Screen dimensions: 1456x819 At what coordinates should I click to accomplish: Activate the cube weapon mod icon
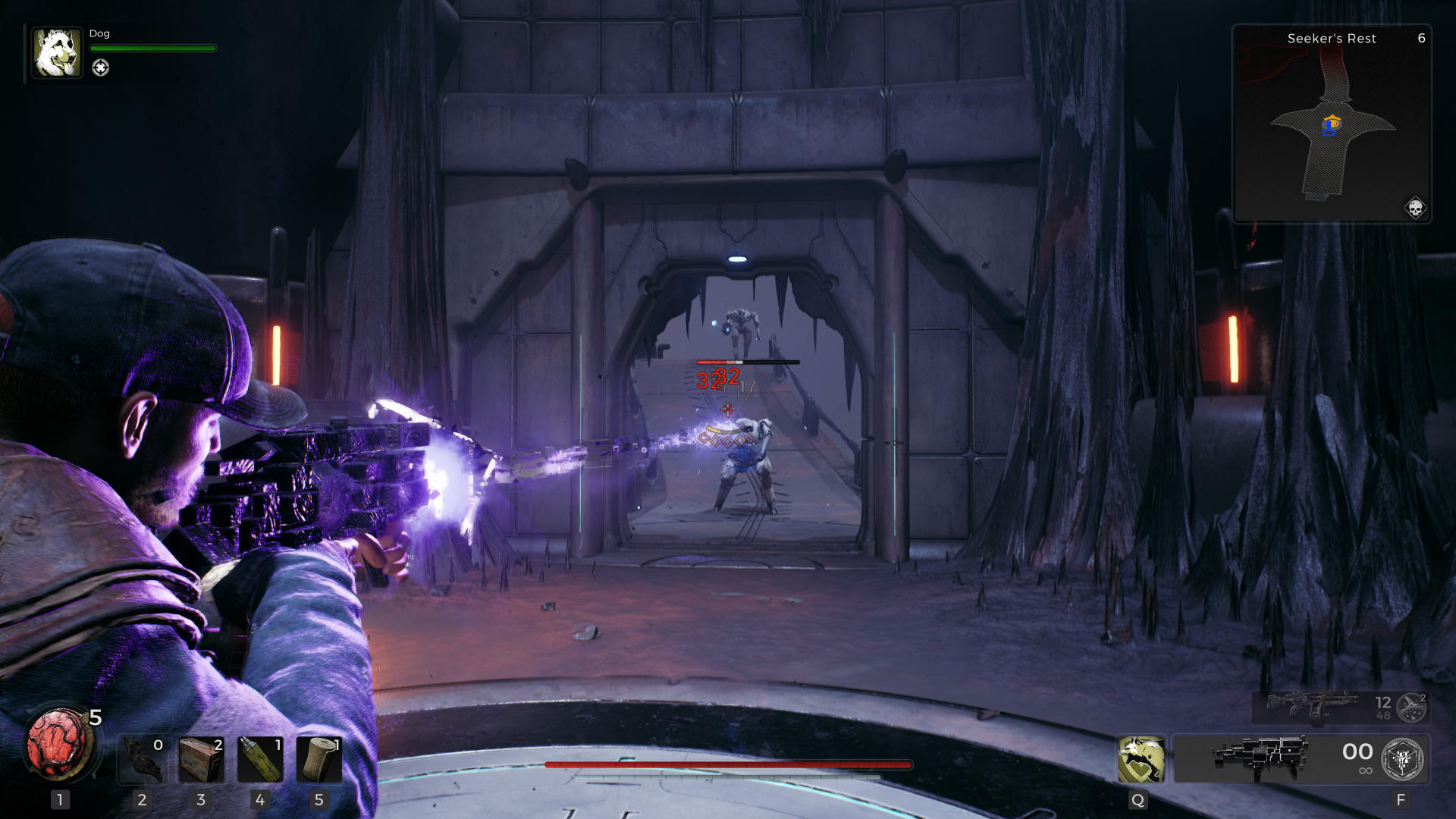(x=1402, y=759)
